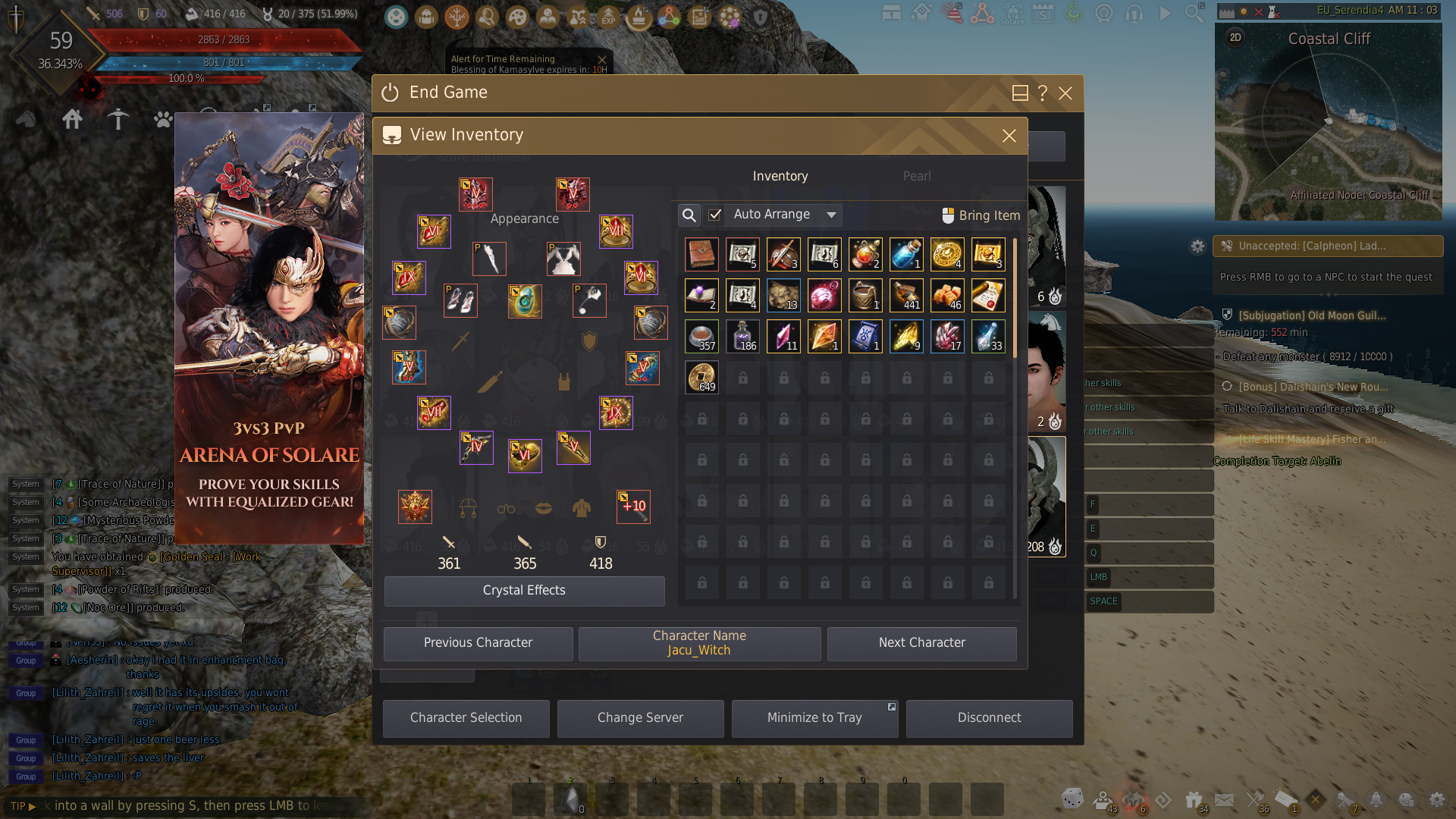Select the +10 equipment slot

point(633,507)
